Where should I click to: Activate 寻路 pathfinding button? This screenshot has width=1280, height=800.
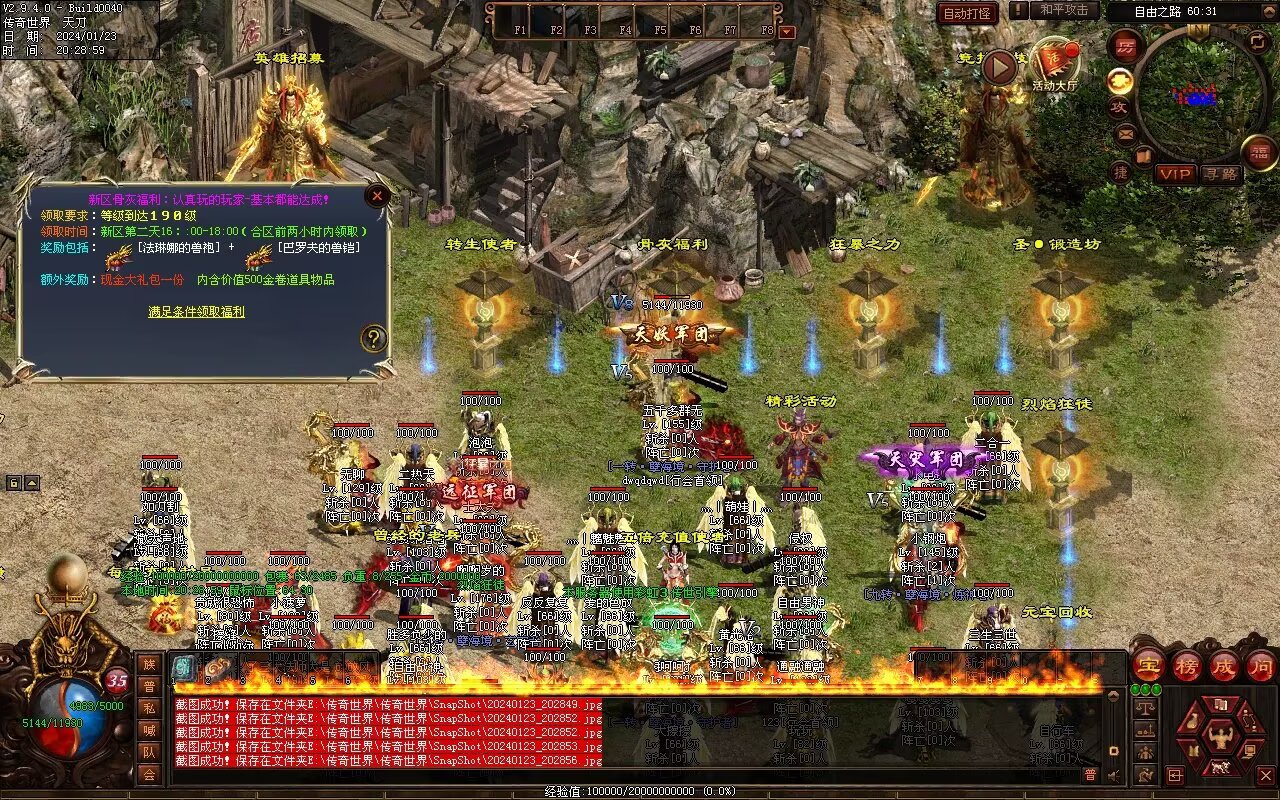pyautogui.click(x=1221, y=174)
